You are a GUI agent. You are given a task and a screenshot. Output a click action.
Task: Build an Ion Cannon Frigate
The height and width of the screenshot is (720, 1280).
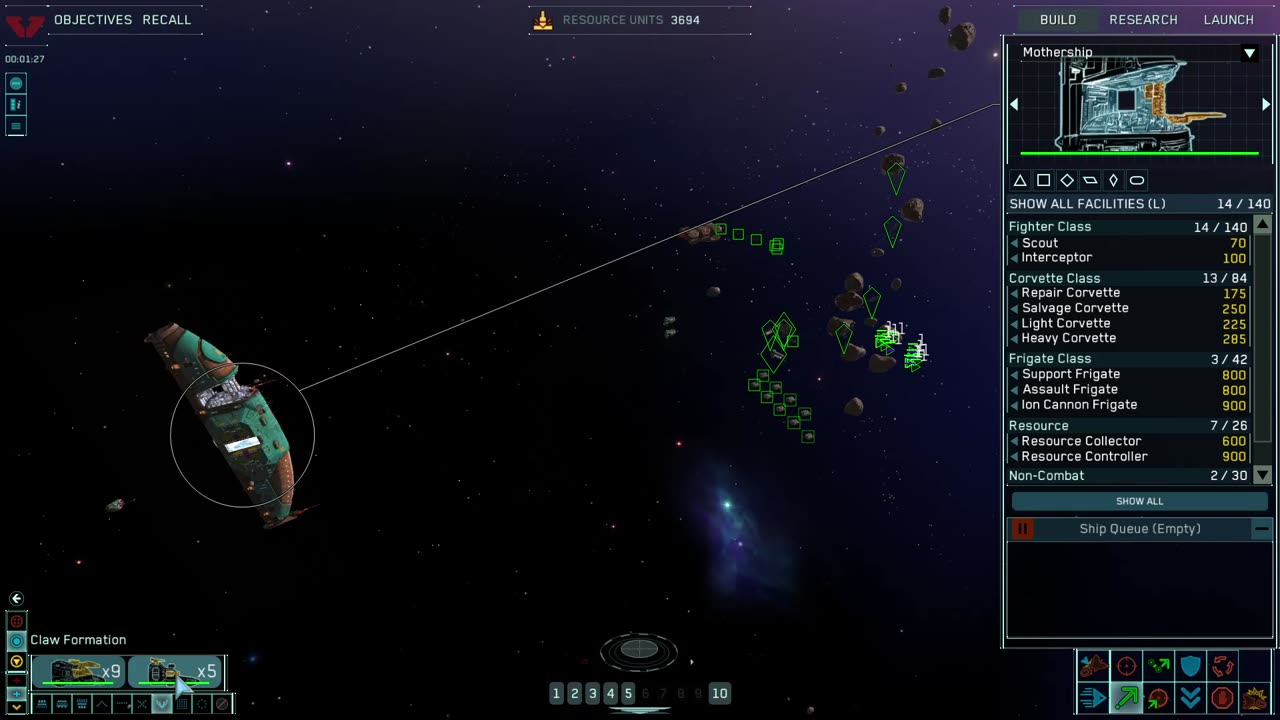(1079, 405)
